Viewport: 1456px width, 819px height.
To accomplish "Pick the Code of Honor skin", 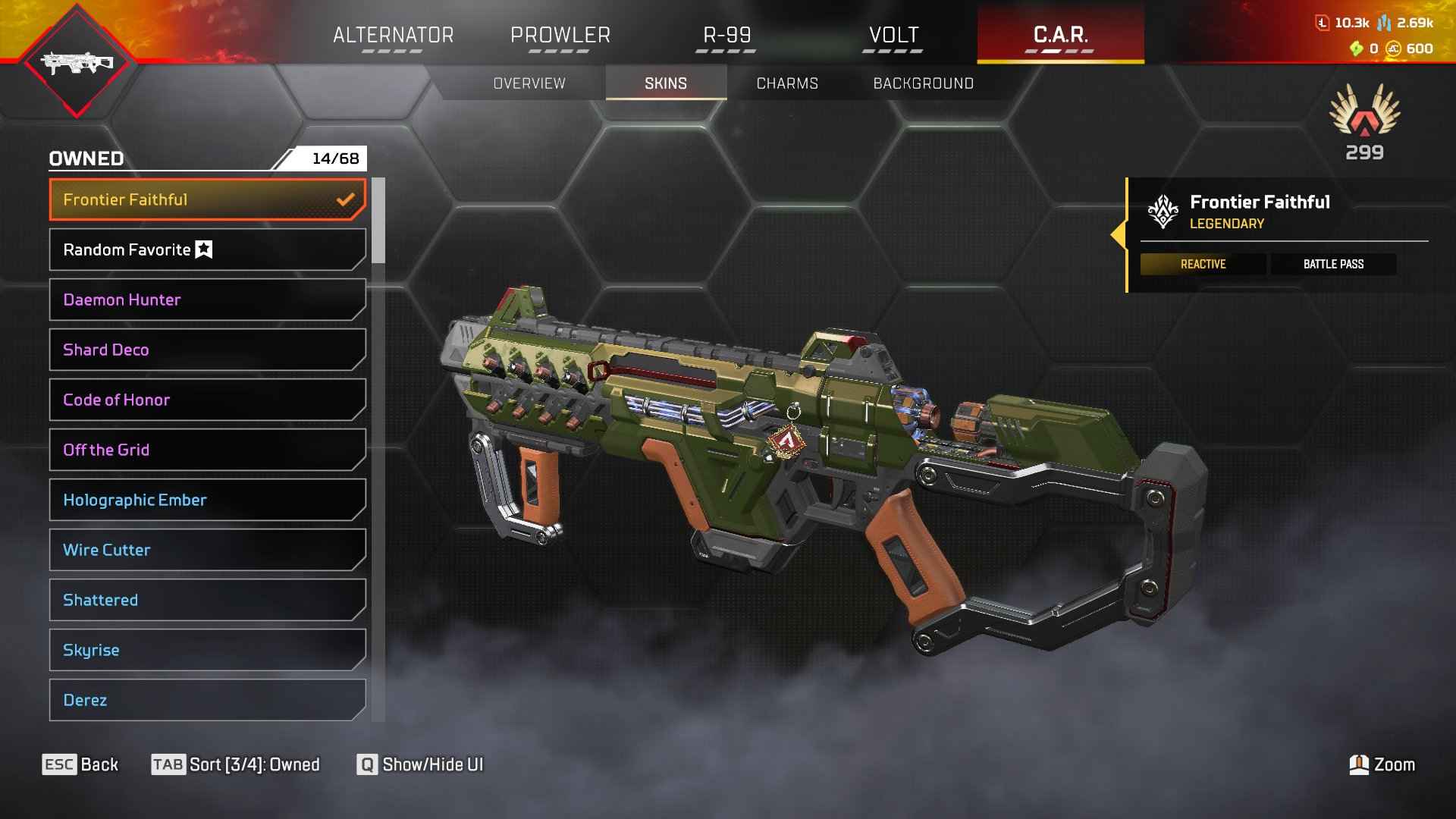I will click(x=207, y=400).
